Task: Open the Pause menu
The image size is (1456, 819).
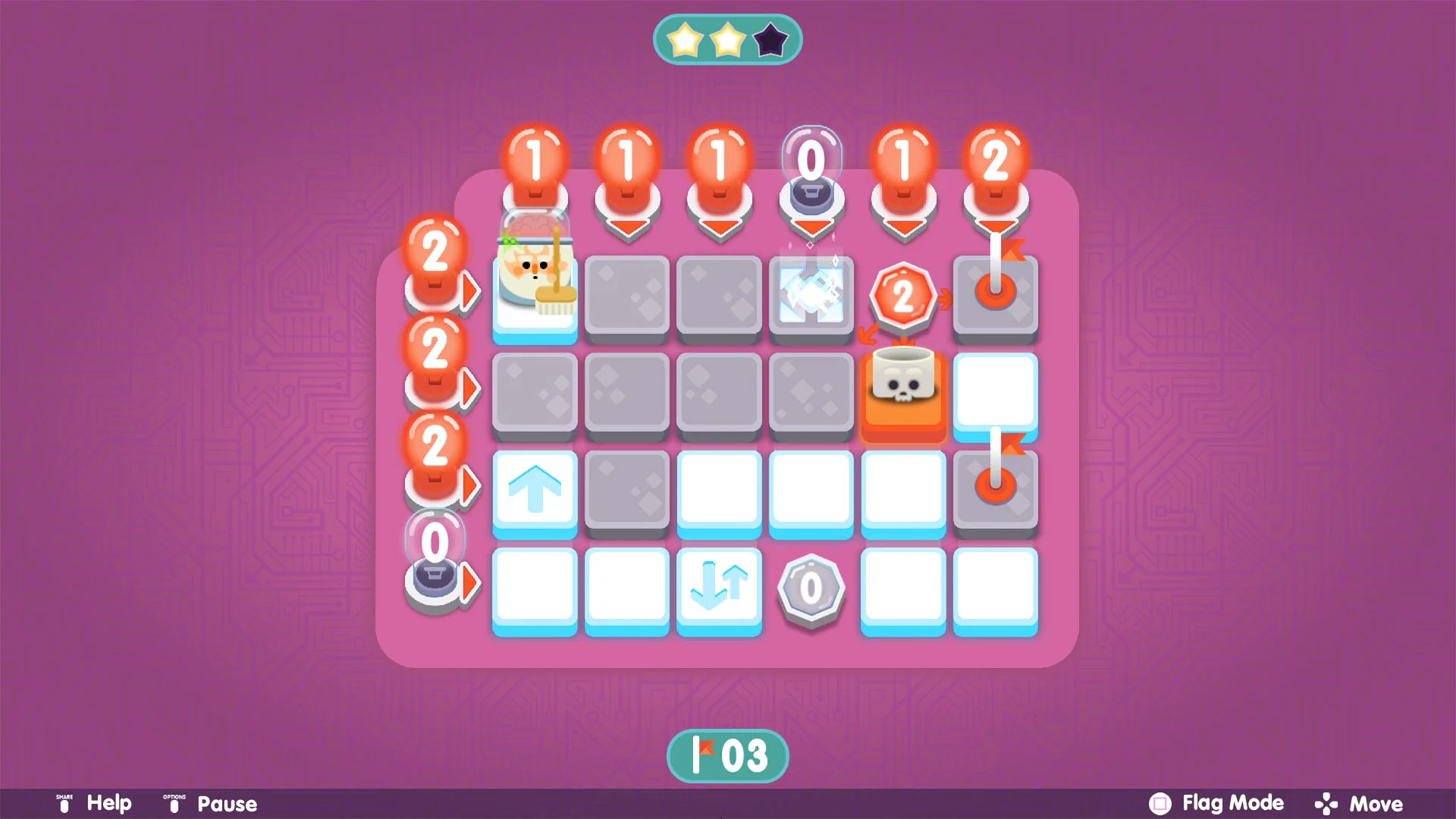Action: tap(225, 802)
